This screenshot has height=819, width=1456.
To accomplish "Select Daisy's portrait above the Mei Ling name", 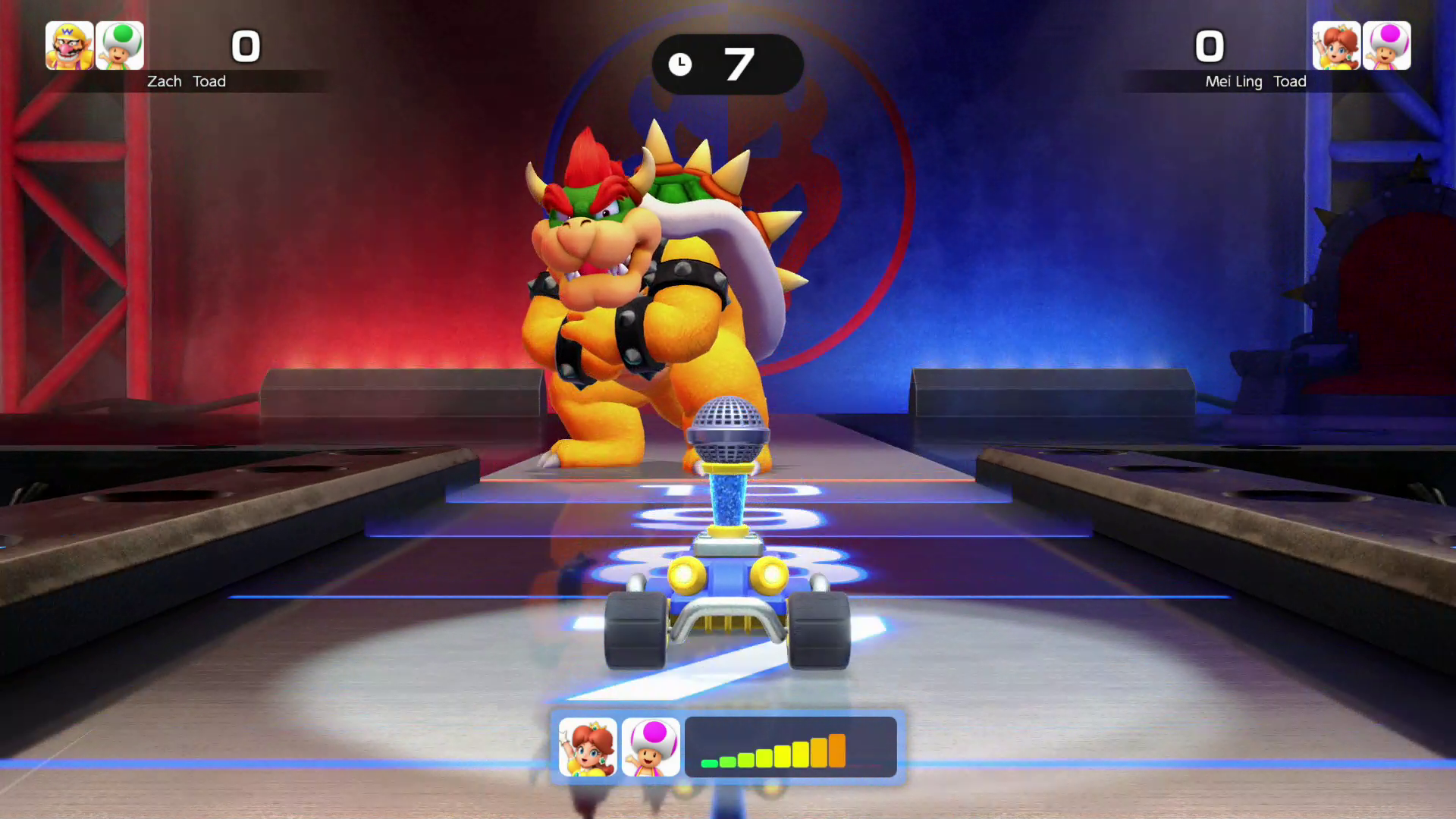I will (x=1336, y=45).
